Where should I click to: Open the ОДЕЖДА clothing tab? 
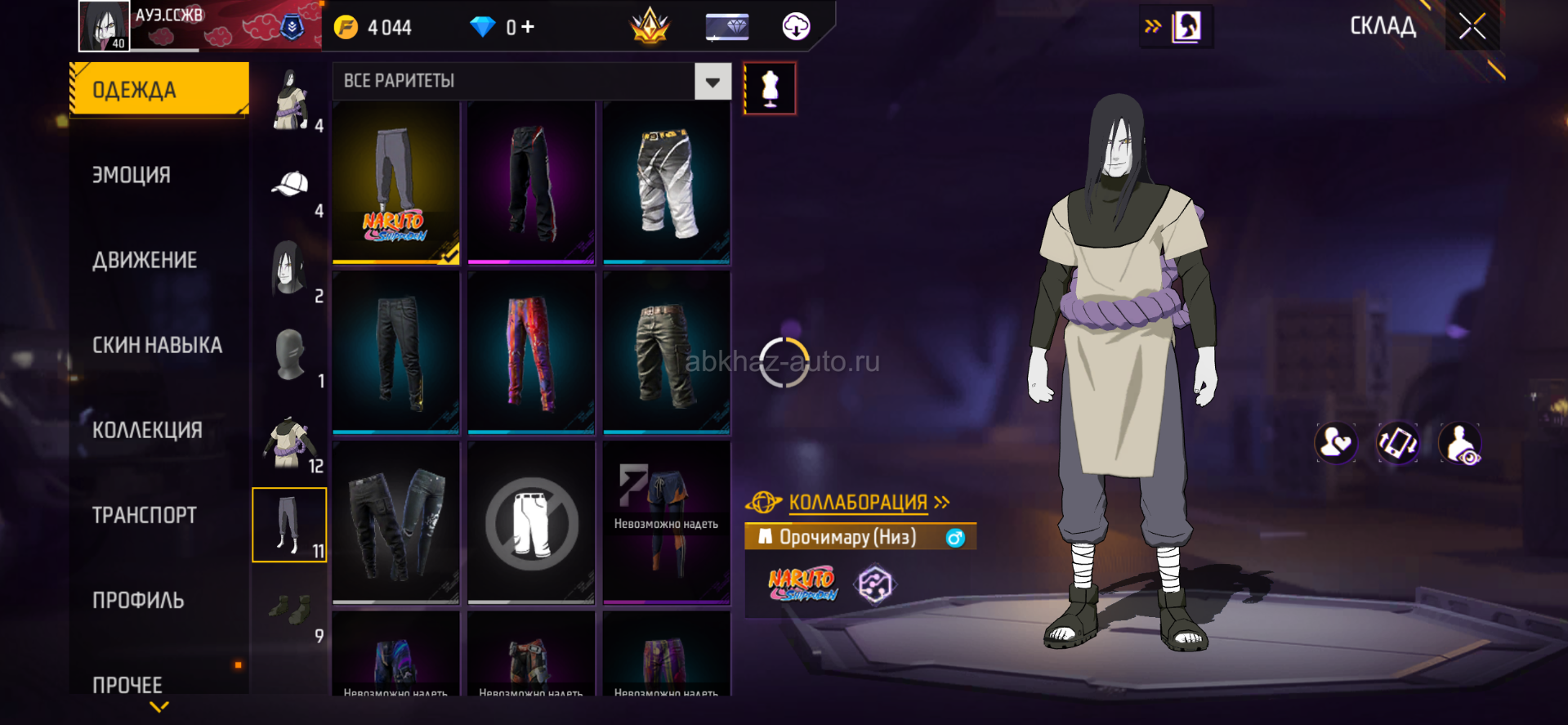coord(159,89)
